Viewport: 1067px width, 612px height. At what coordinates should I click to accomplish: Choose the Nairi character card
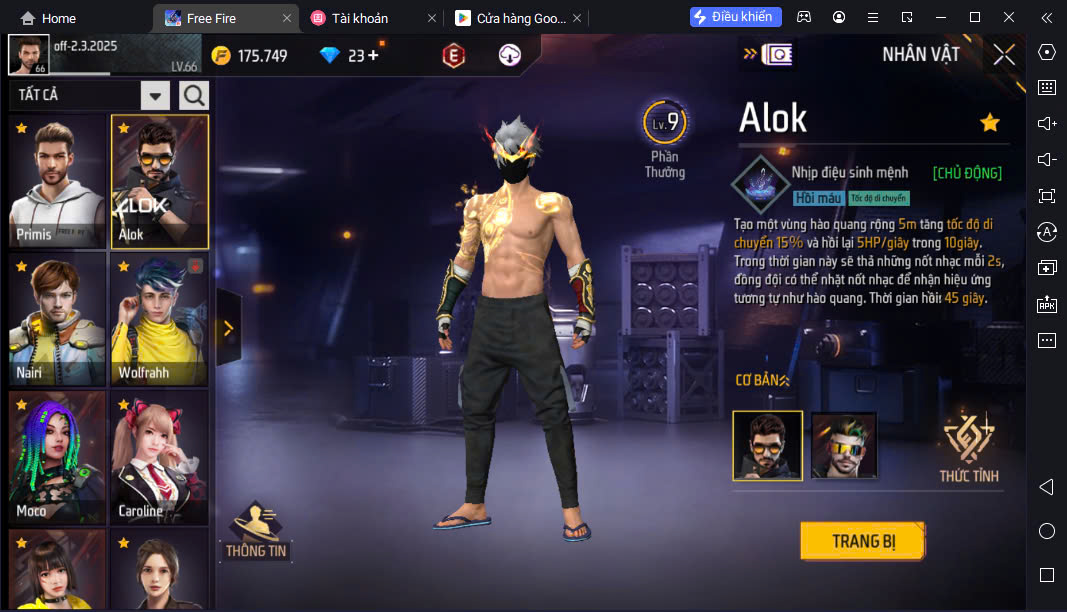(x=57, y=319)
